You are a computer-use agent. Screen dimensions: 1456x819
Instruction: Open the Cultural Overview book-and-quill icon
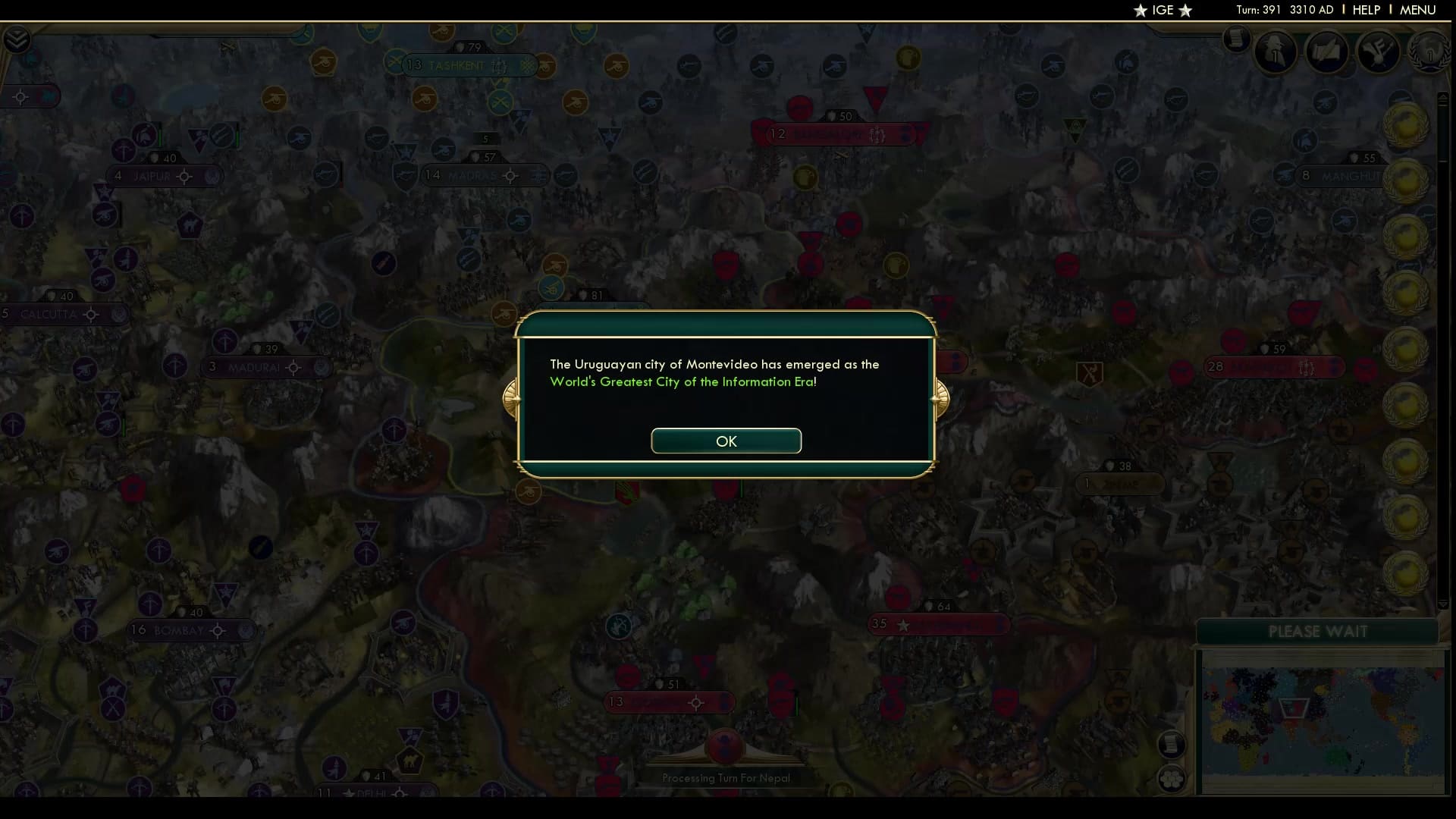click(1327, 52)
